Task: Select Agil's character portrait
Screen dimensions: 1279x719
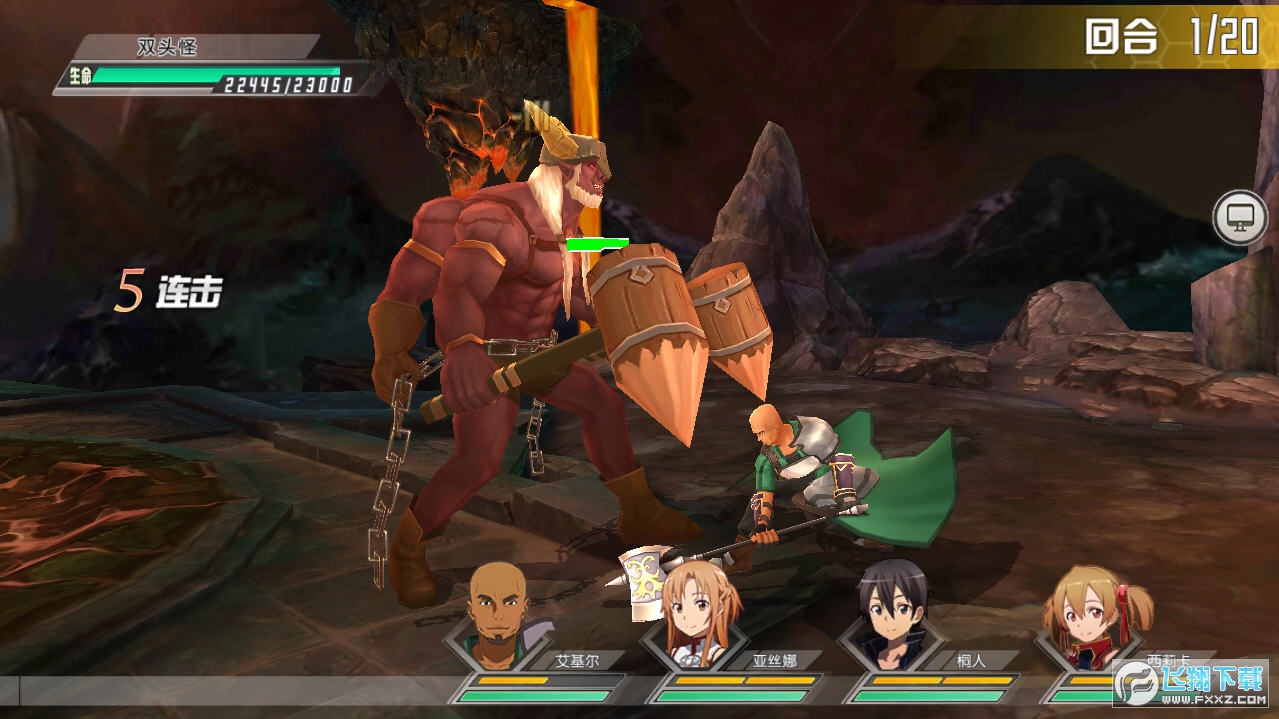Action: [x=497, y=617]
